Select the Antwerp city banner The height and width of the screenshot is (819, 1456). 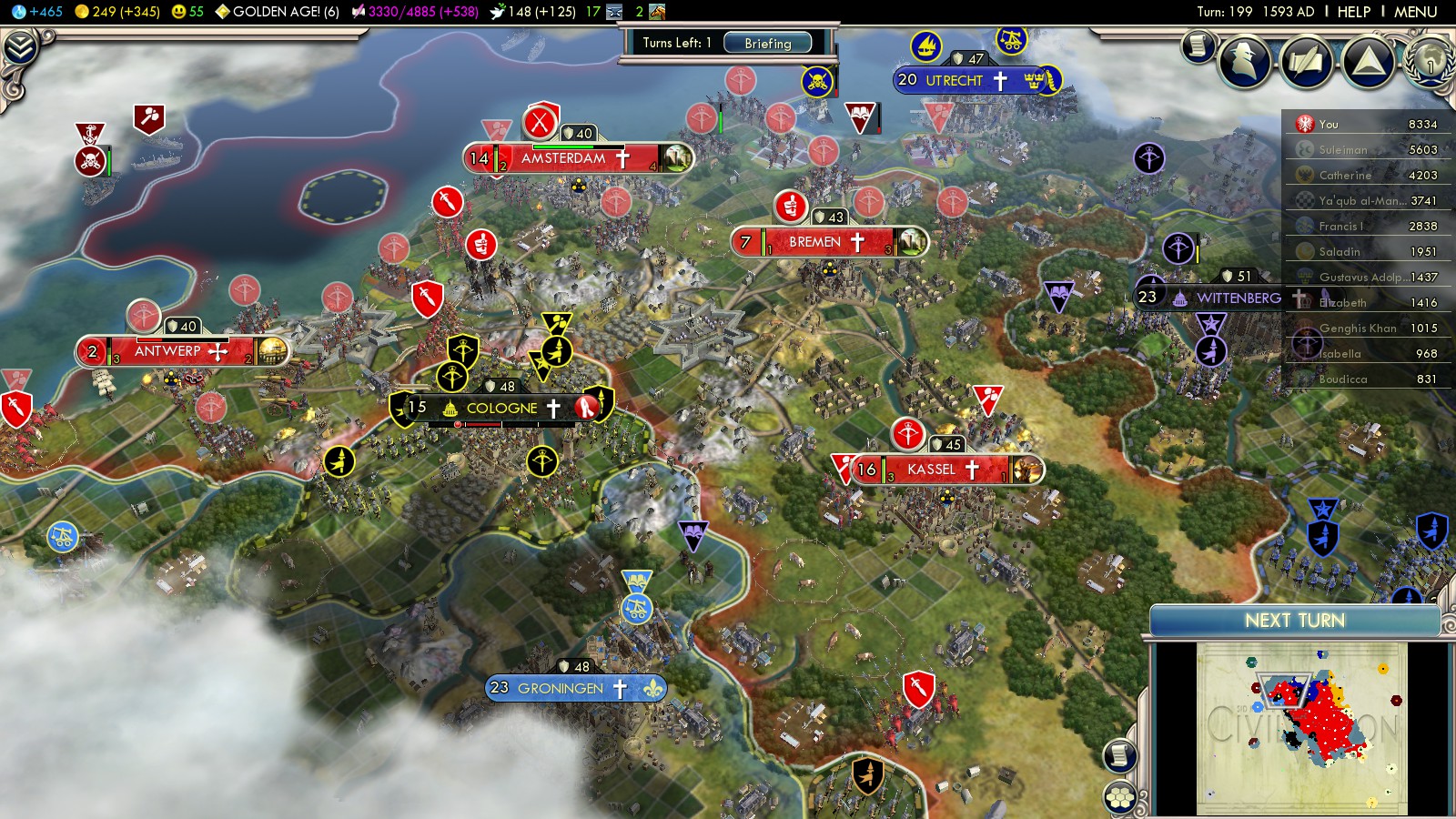click(x=167, y=351)
